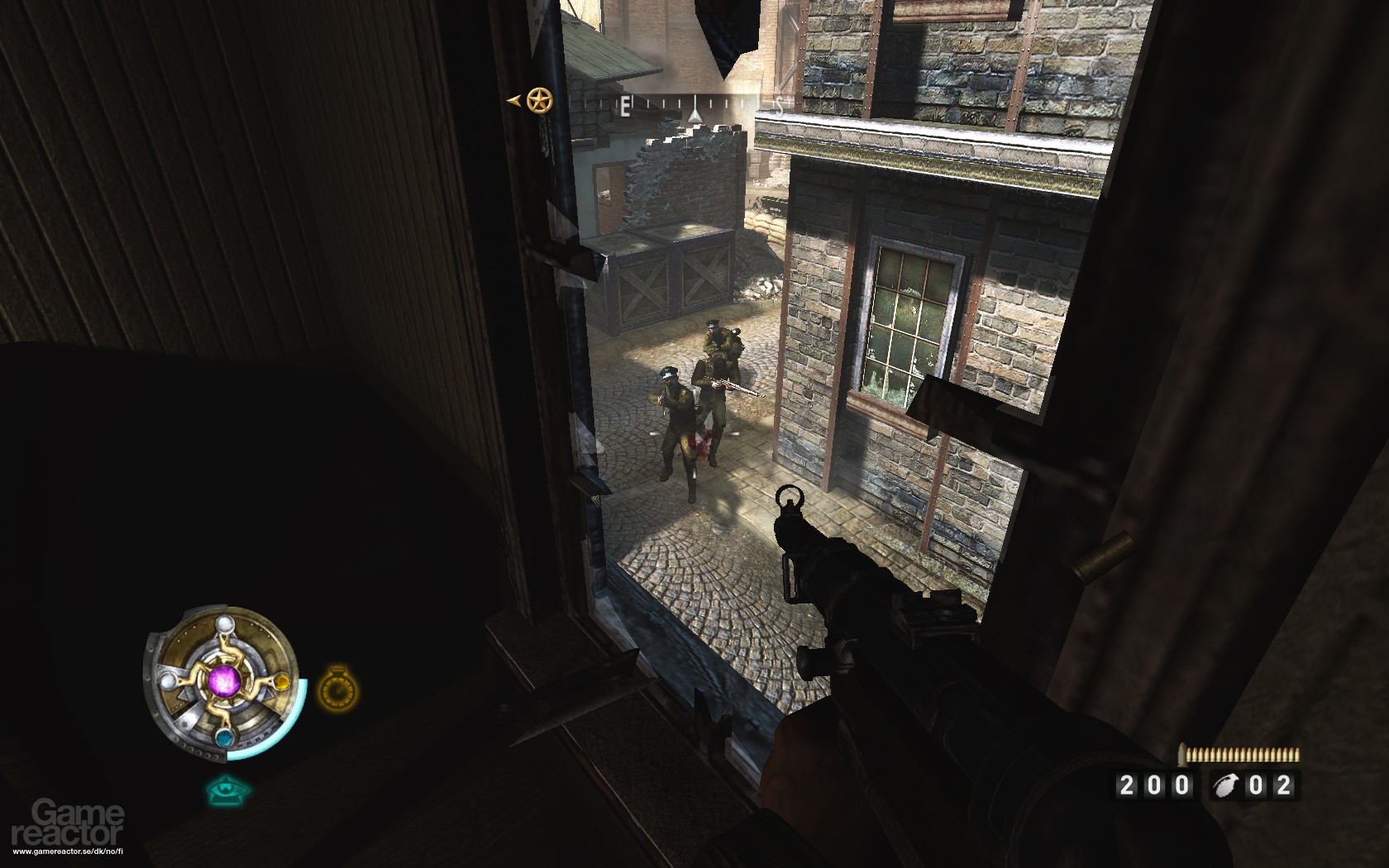Click the teal Veil Sight eye icon
1389x868 pixels.
[x=226, y=792]
